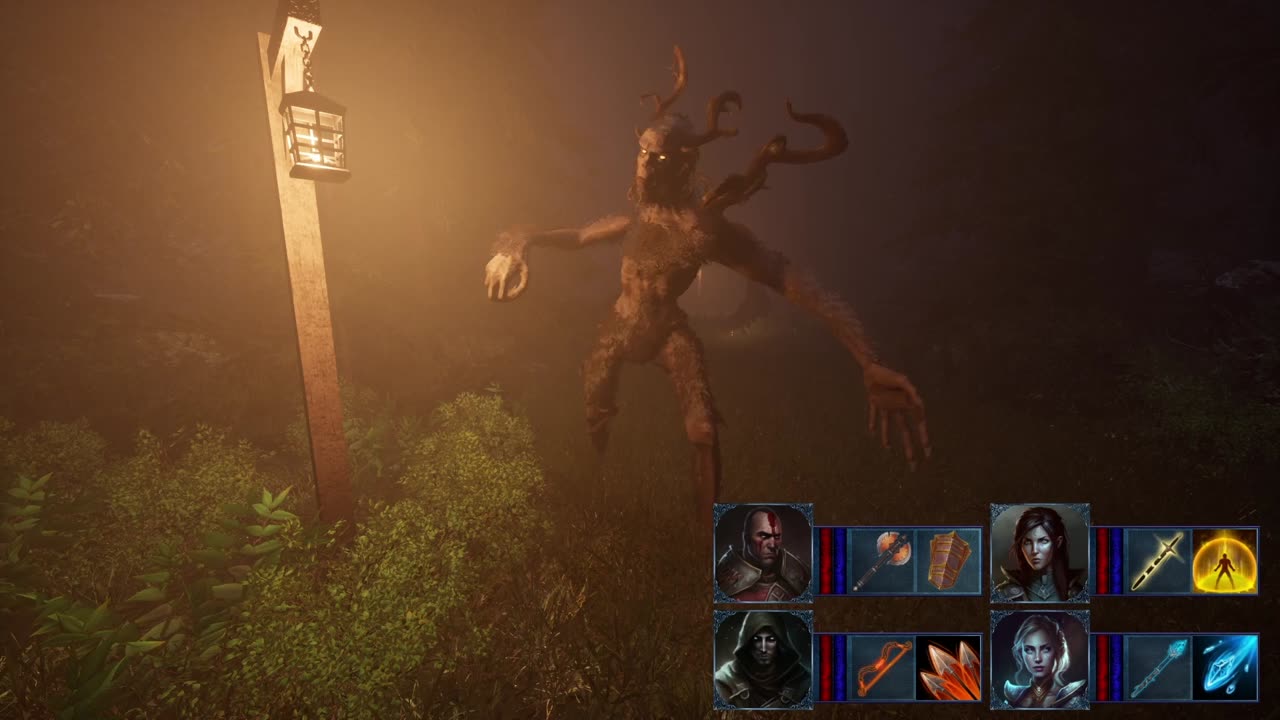Activate the fiery multi-arrow ability

tap(948, 667)
